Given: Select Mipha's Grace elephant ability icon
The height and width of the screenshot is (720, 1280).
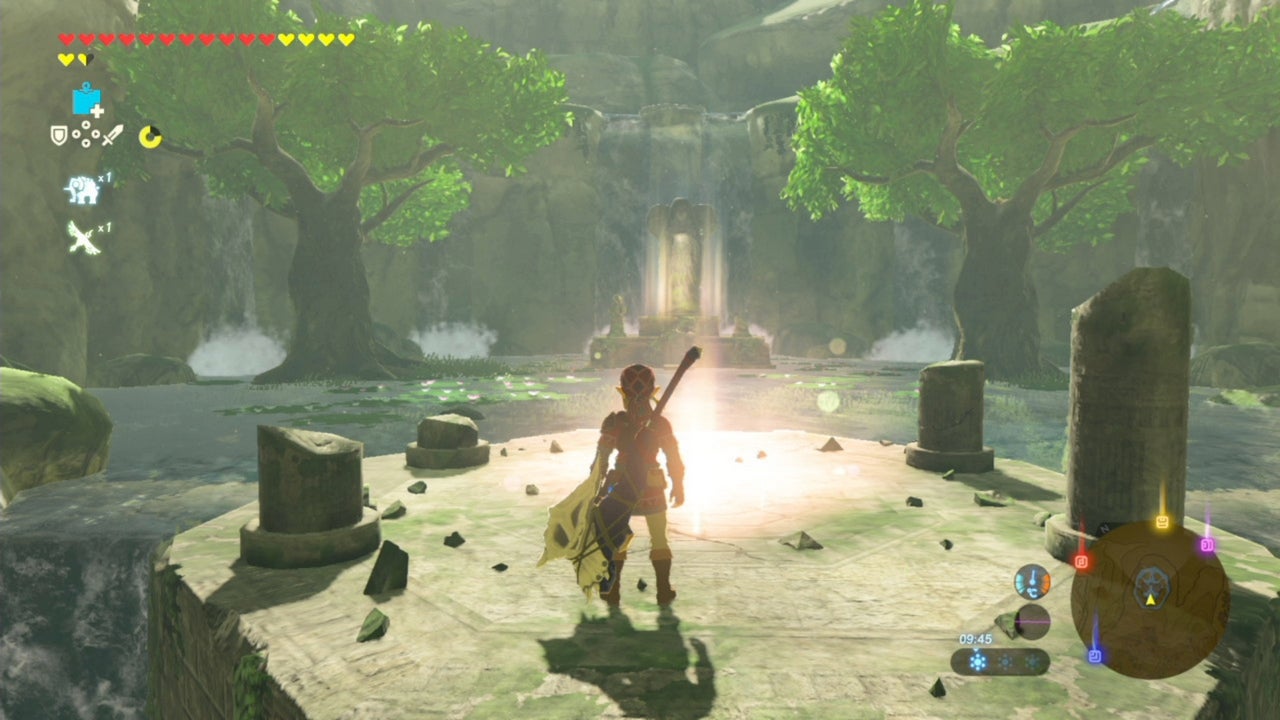Looking at the screenshot, I should [84, 190].
